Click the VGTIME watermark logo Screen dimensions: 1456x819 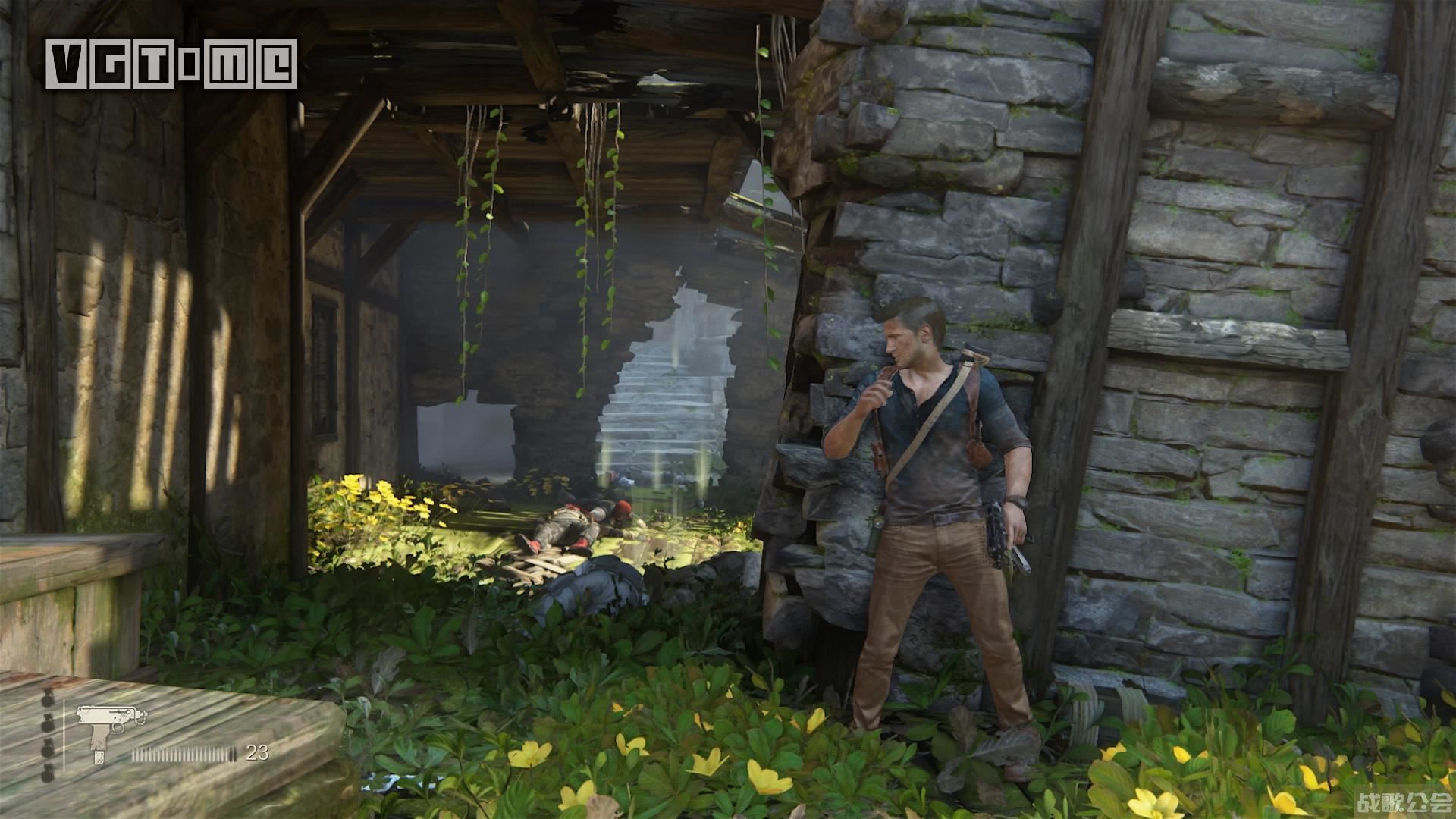(171, 62)
